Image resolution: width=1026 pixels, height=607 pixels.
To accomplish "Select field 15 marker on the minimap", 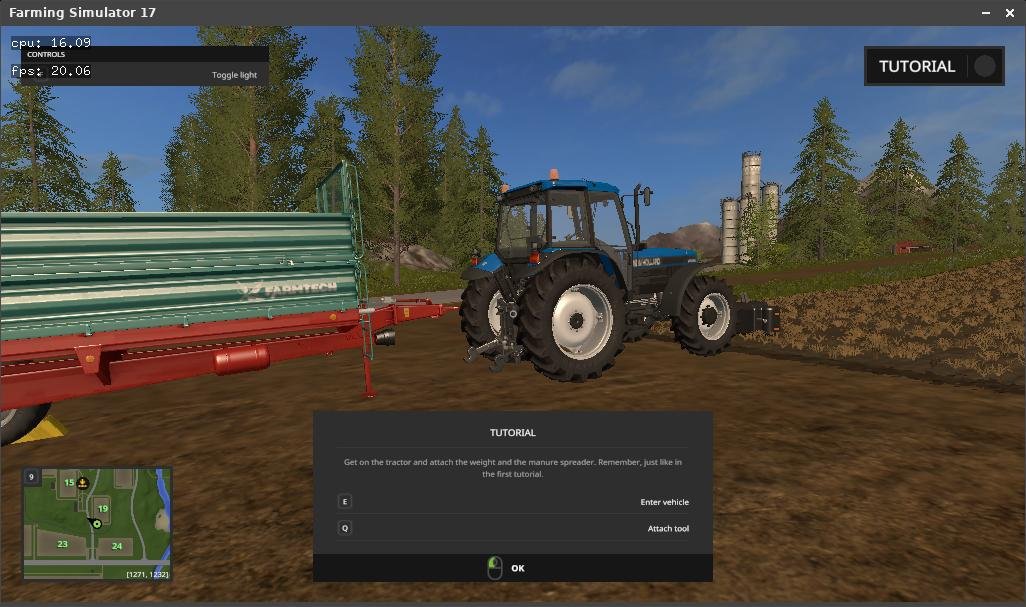I will click(x=69, y=483).
